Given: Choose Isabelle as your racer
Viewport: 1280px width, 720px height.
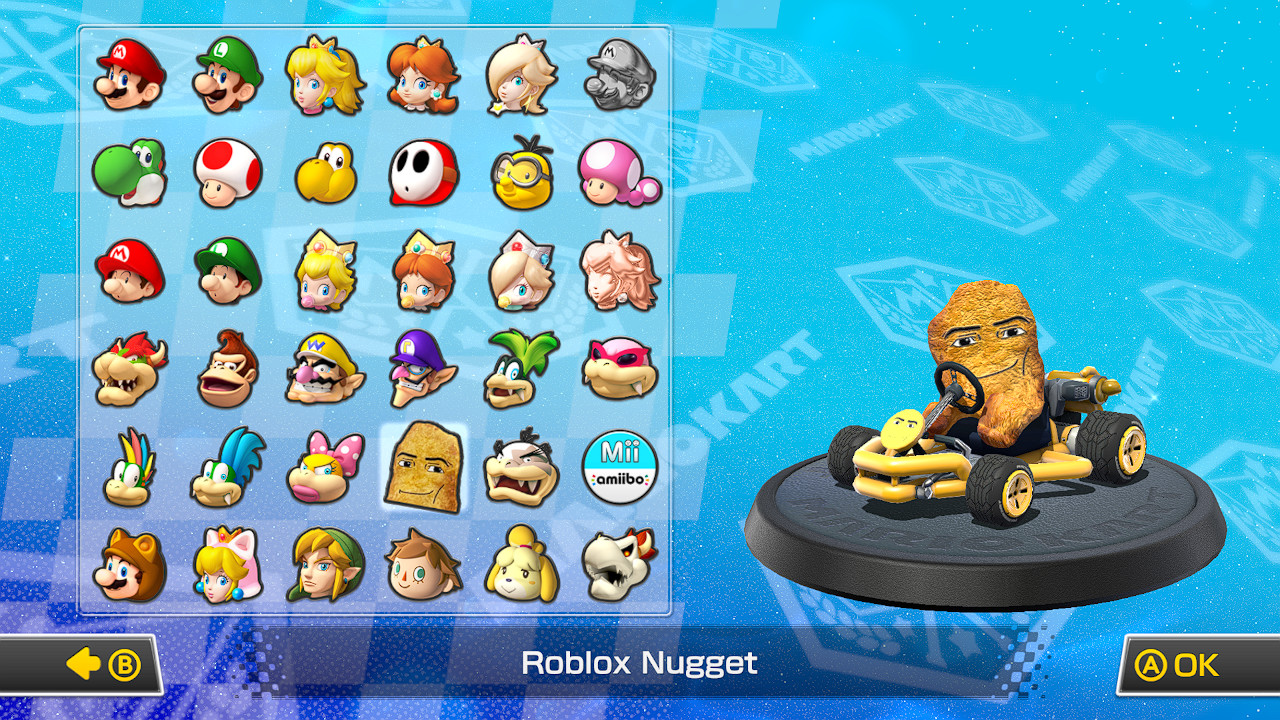Looking at the screenshot, I should [518, 565].
